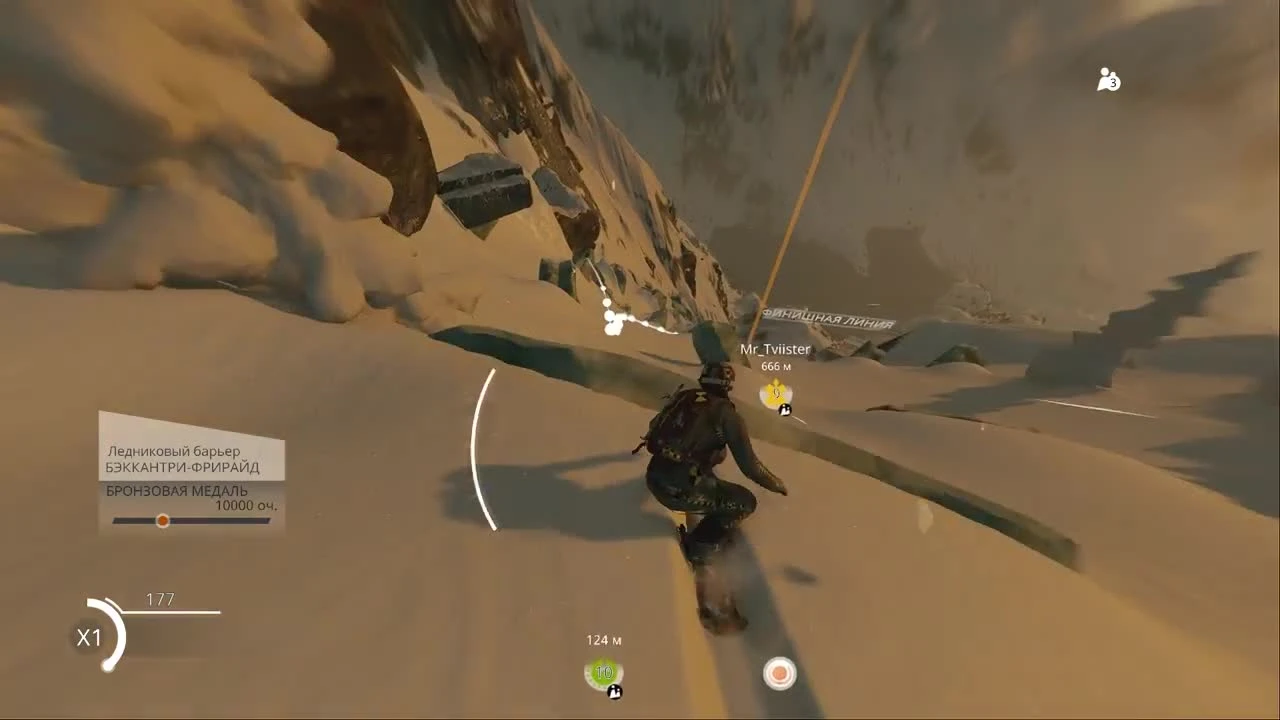Select the 666 м distance readout

pyautogui.click(x=775, y=368)
